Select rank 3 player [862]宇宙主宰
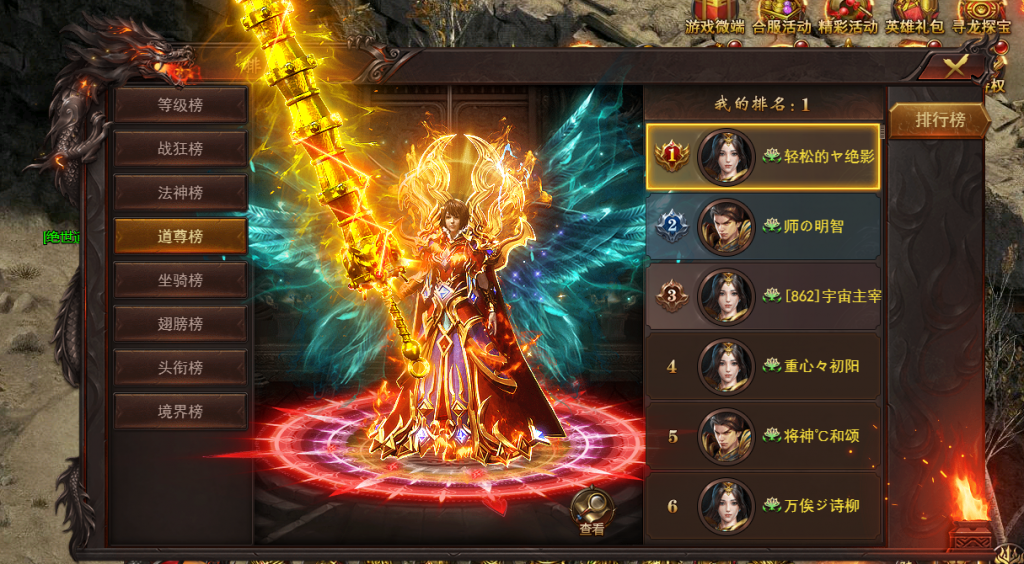Screen dimensions: 1024x564 click(x=763, y=296)
